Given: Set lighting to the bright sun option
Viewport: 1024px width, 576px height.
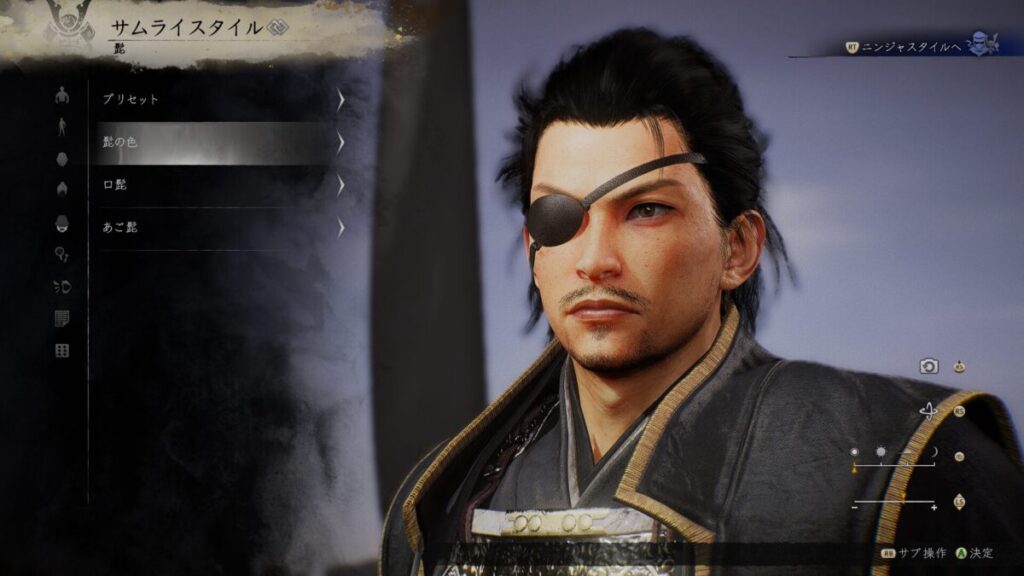Looking at the screenshot, I should point(881,453).
